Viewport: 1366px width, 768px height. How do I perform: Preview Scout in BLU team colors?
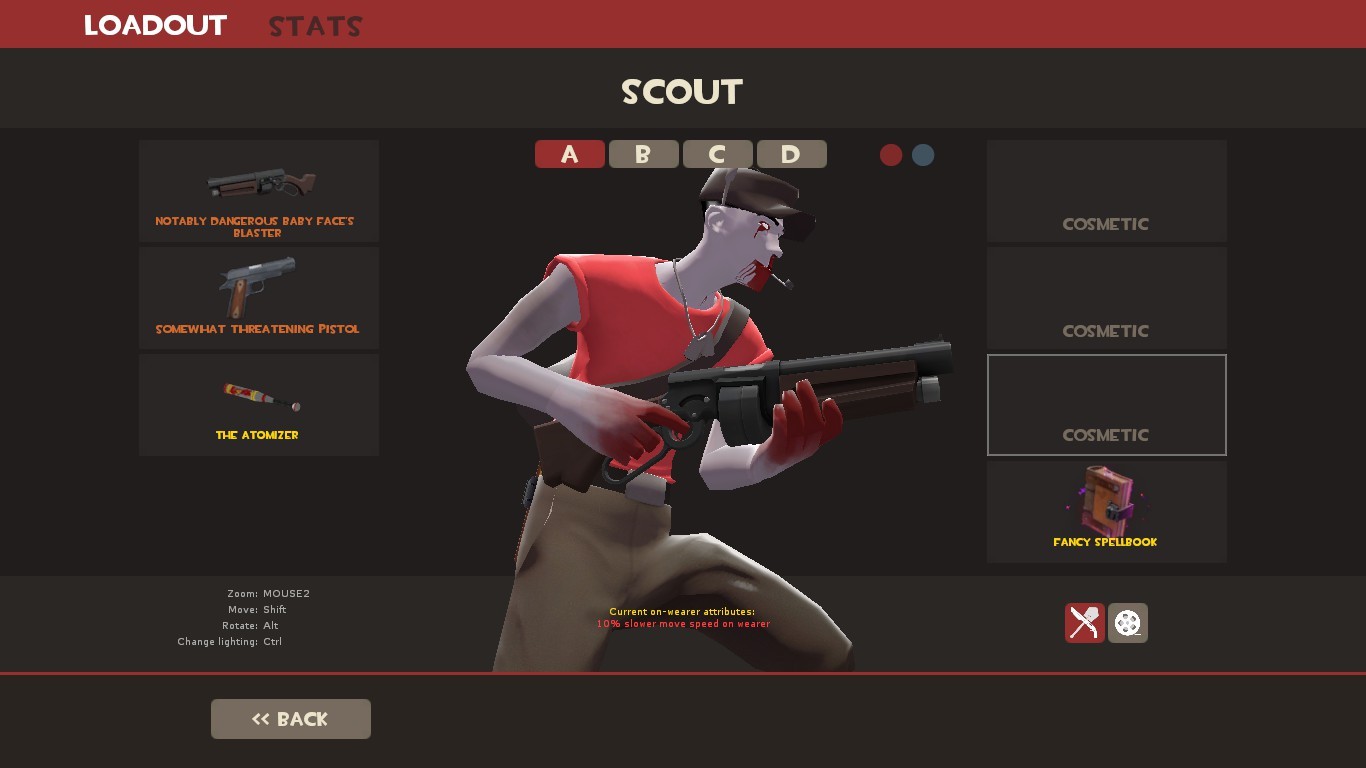click(922, 155)
